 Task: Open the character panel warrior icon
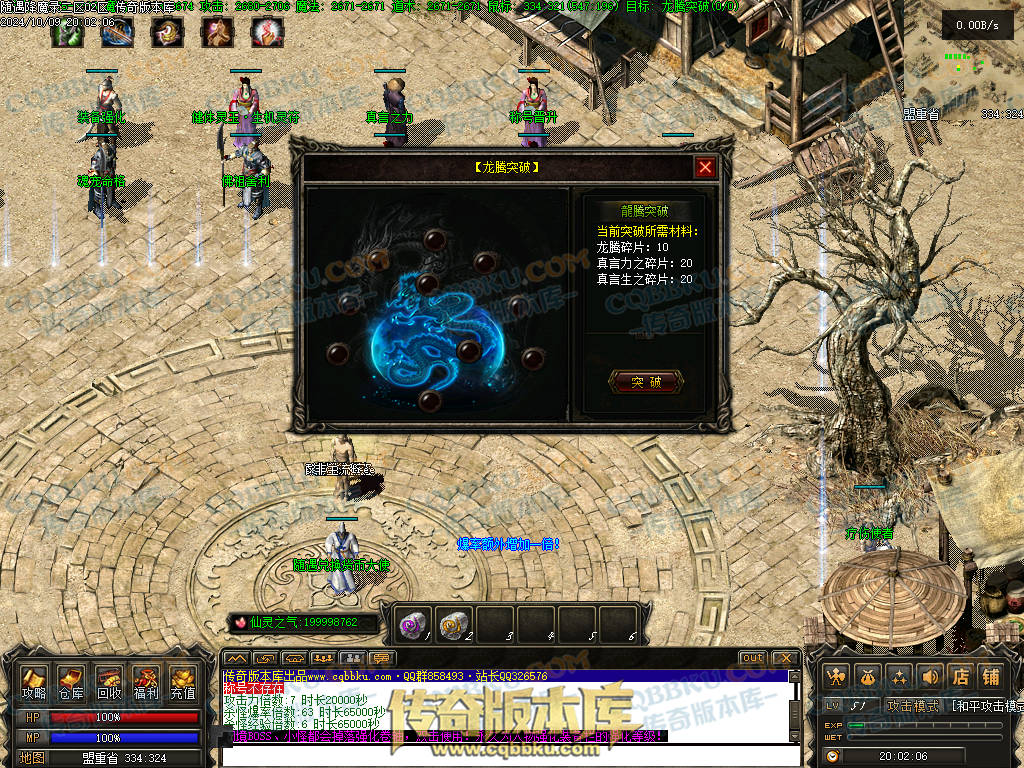pyautogui.click(x=837, y=677)
